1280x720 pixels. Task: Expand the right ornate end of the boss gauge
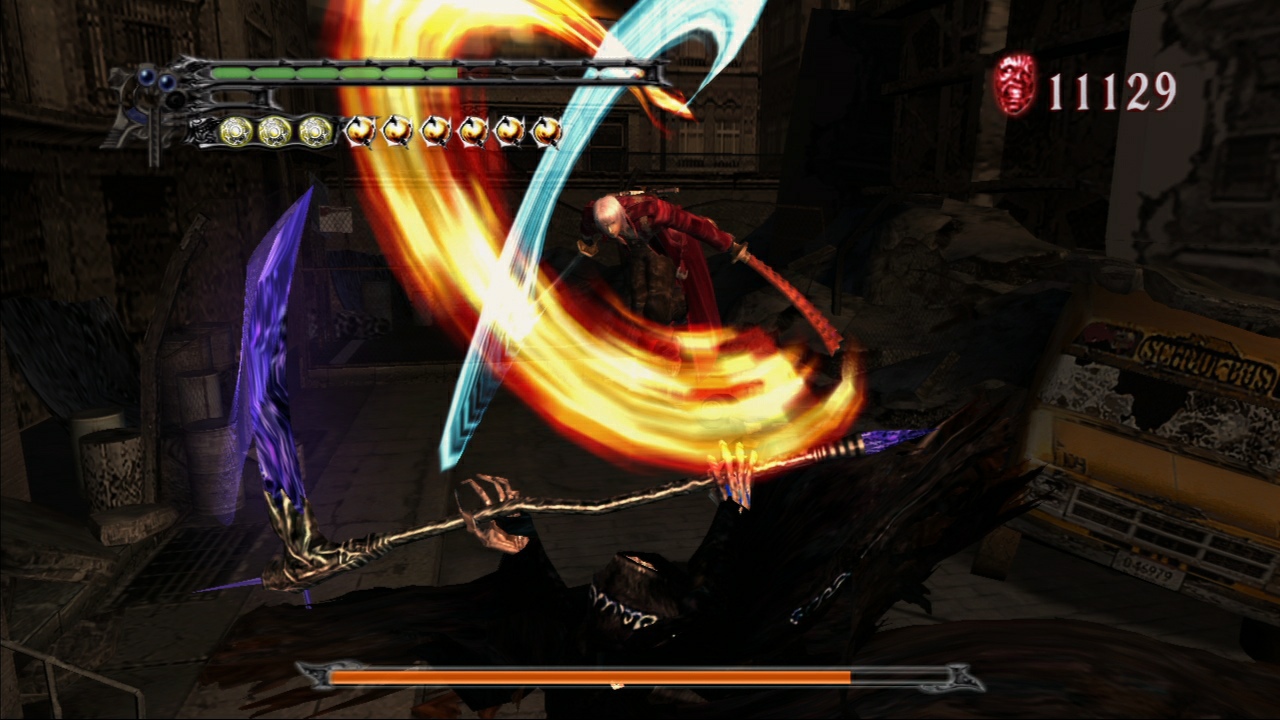962,678
